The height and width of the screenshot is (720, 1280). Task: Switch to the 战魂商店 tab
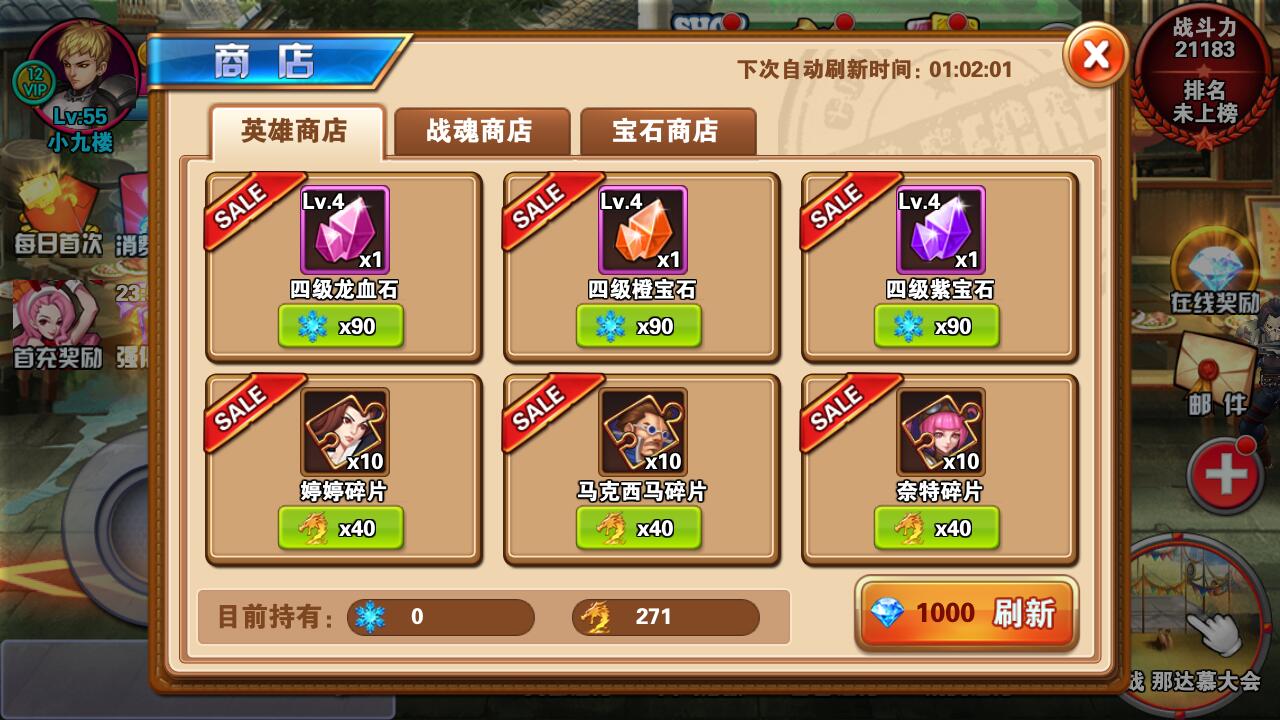point(480,131)
